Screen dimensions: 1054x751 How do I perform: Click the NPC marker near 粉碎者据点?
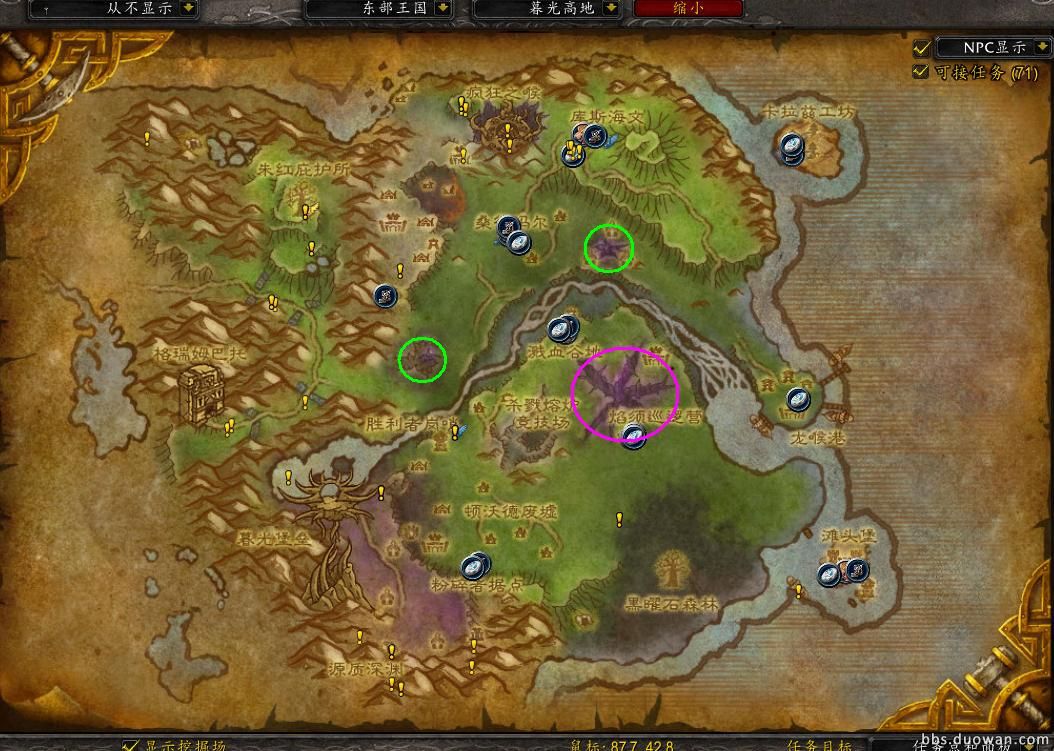pyautogui.click(x=475, y=566)
